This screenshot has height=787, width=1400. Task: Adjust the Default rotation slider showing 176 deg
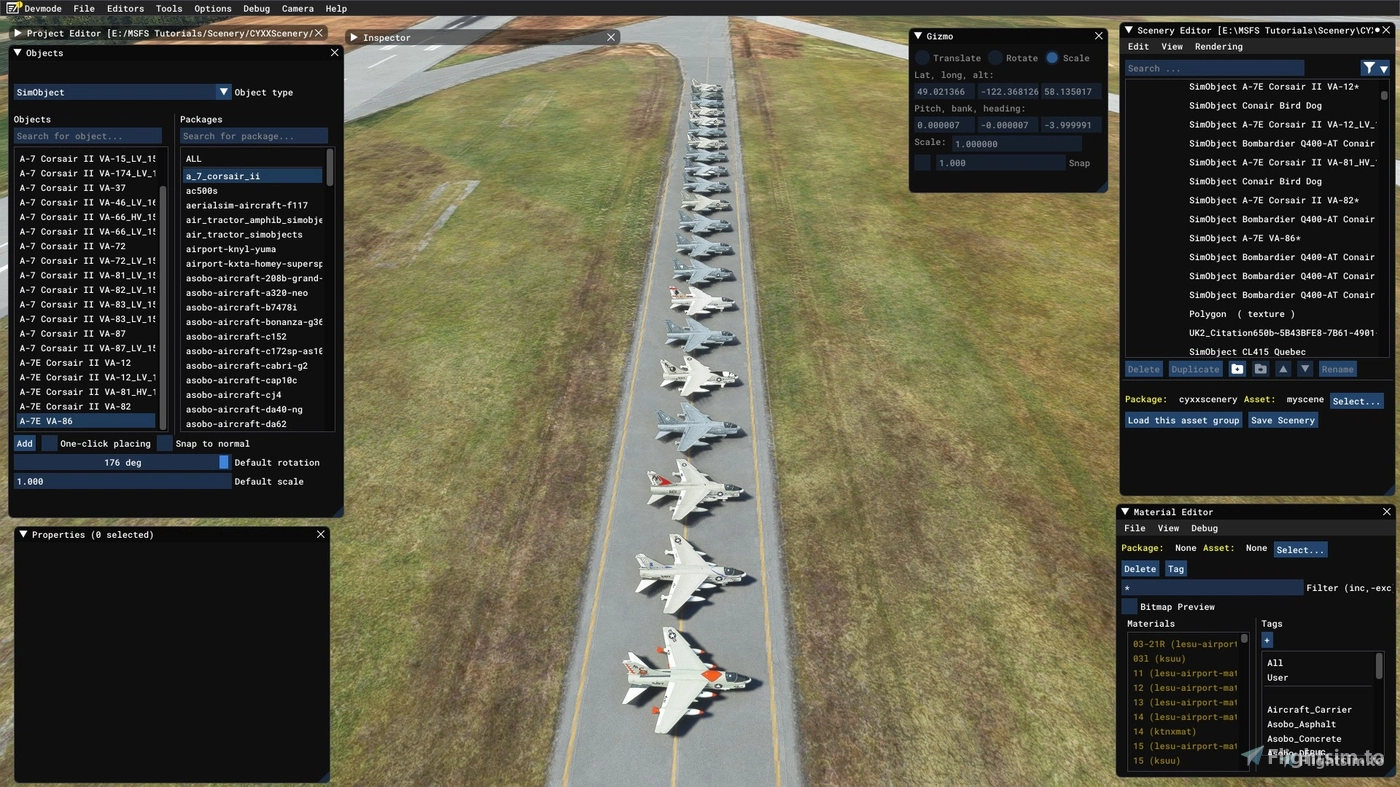pyautogui.click(x=122, y=462)
